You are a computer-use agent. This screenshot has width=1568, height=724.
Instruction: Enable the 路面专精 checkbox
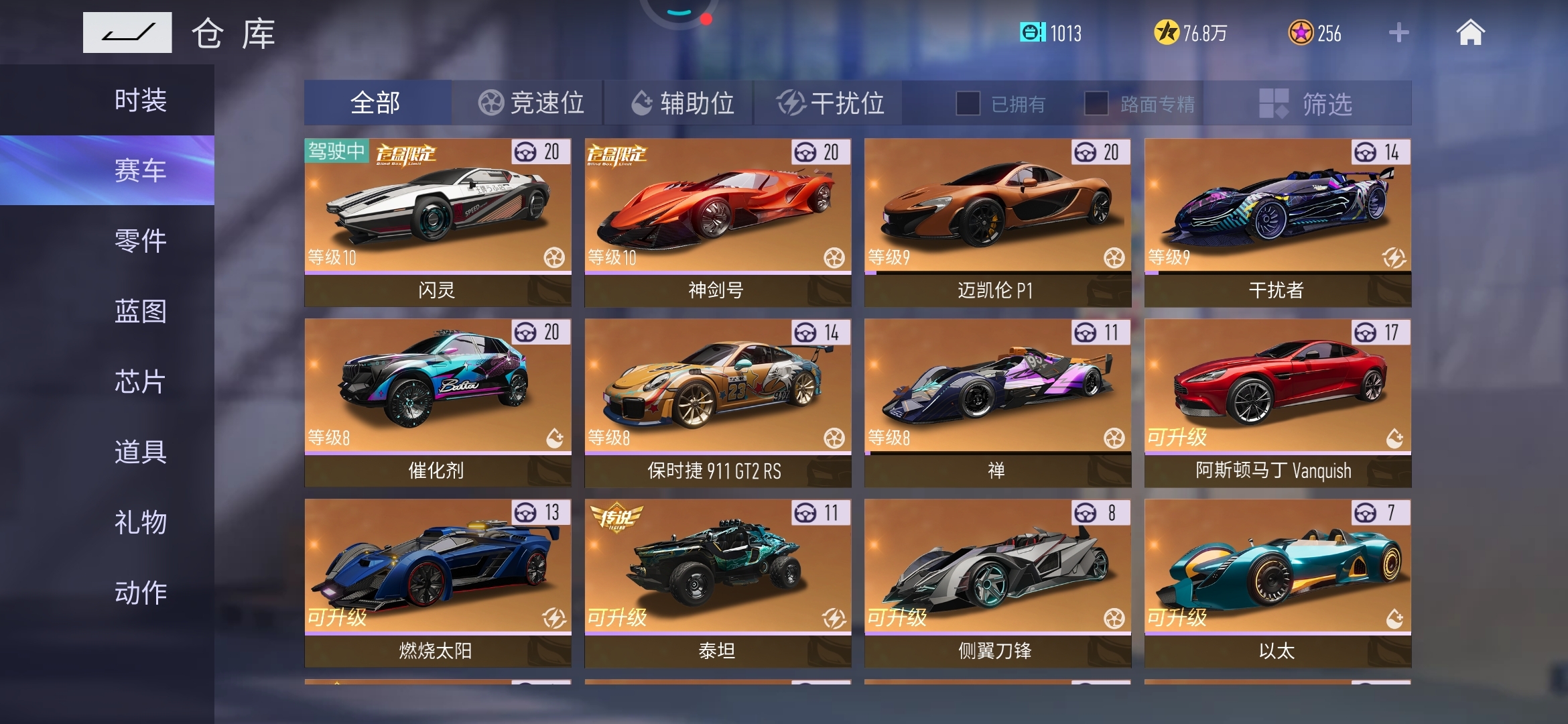click(1097, 103)
